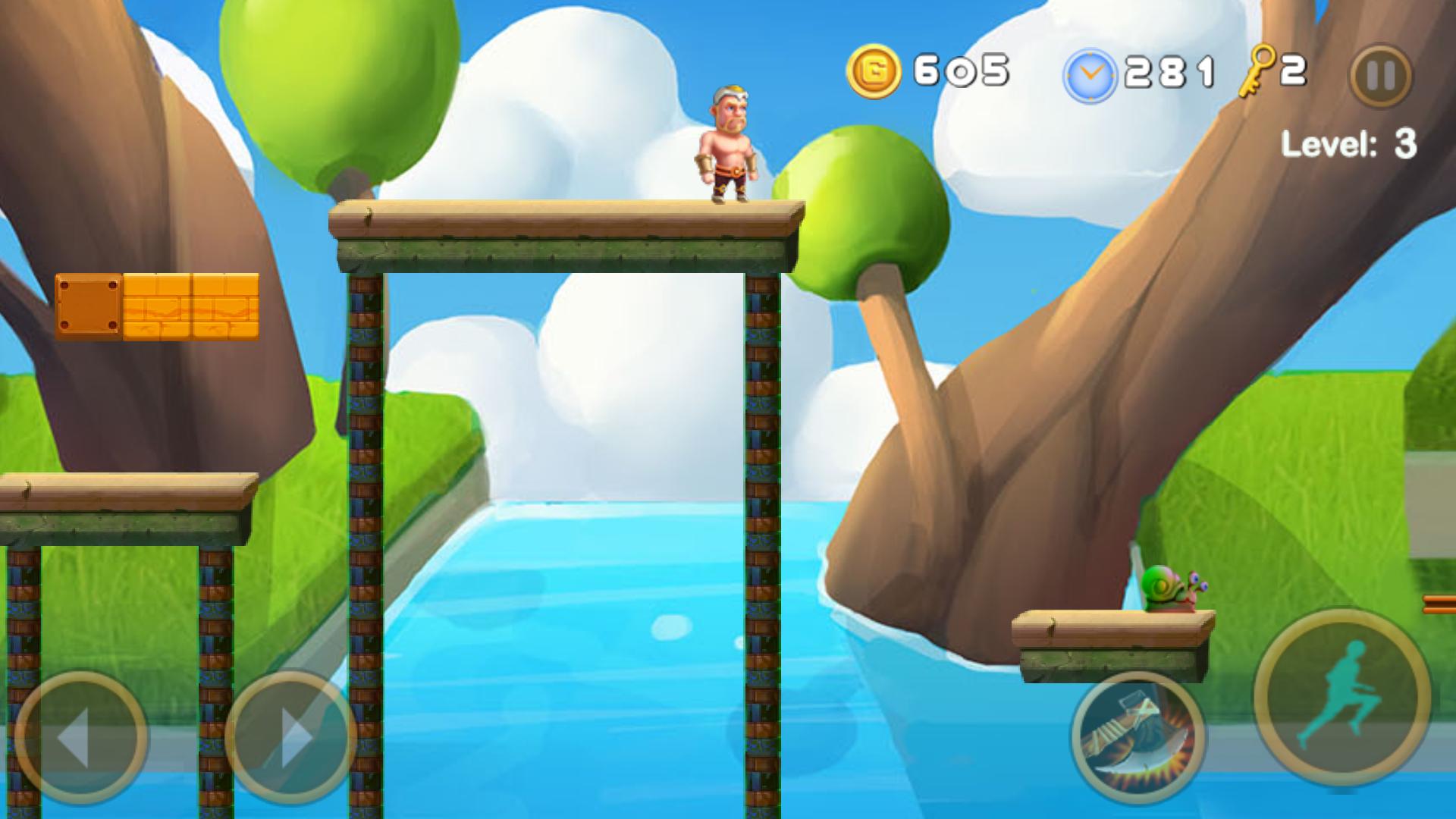
Task: Tap the golden key icon
Action: click(1255, 70)
